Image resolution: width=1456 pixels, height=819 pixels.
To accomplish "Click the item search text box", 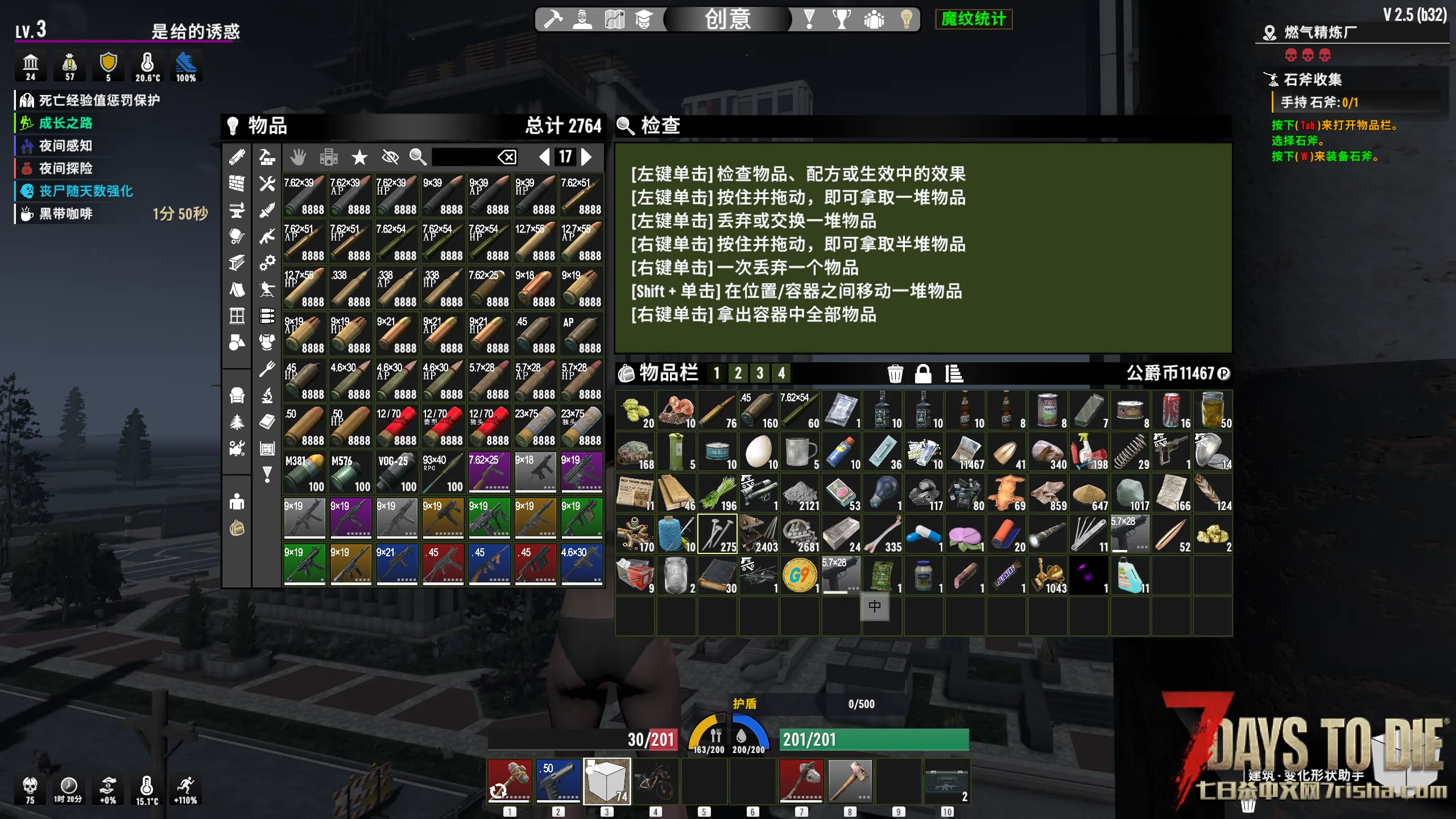I will [464, 157].
